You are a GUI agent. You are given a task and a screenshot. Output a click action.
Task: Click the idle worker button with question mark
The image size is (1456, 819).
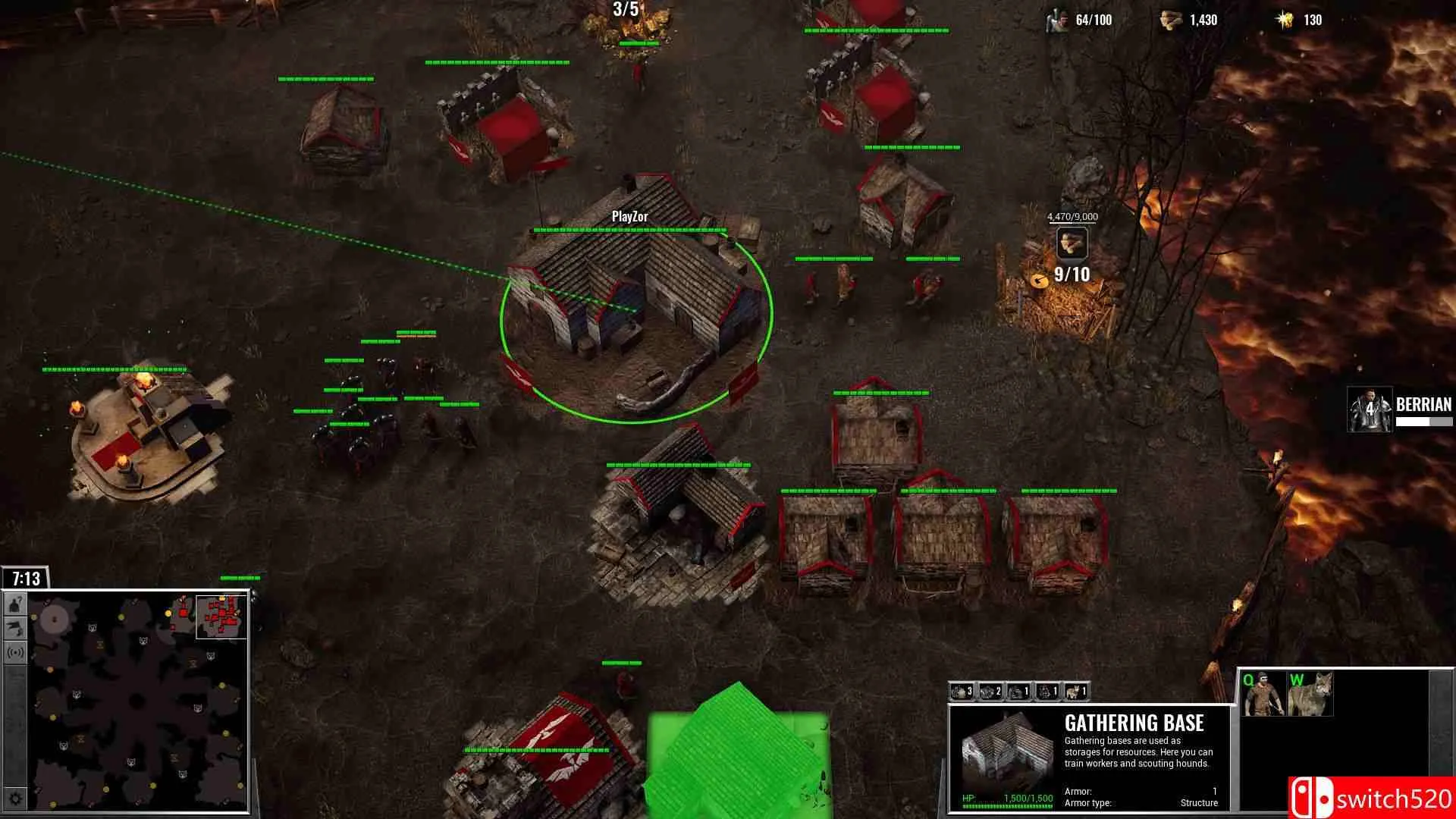(16, 605)
